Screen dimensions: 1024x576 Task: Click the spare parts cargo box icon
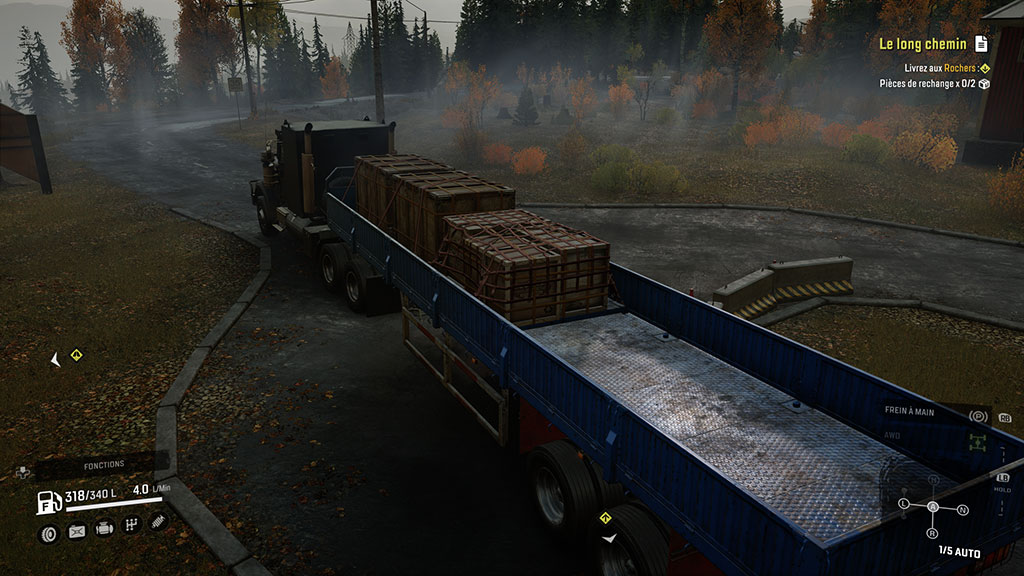[984, 84]
